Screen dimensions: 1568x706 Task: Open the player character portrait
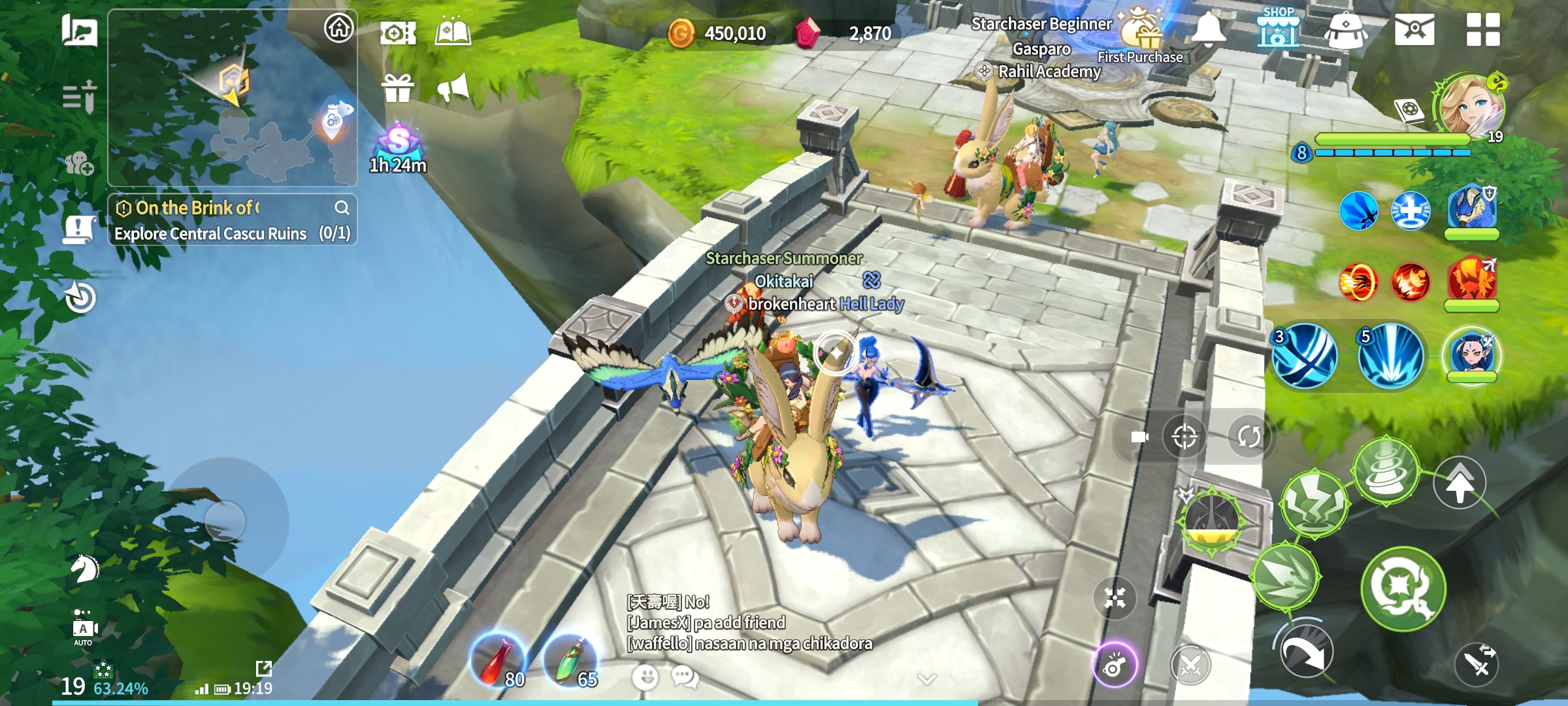(1470, 106)
